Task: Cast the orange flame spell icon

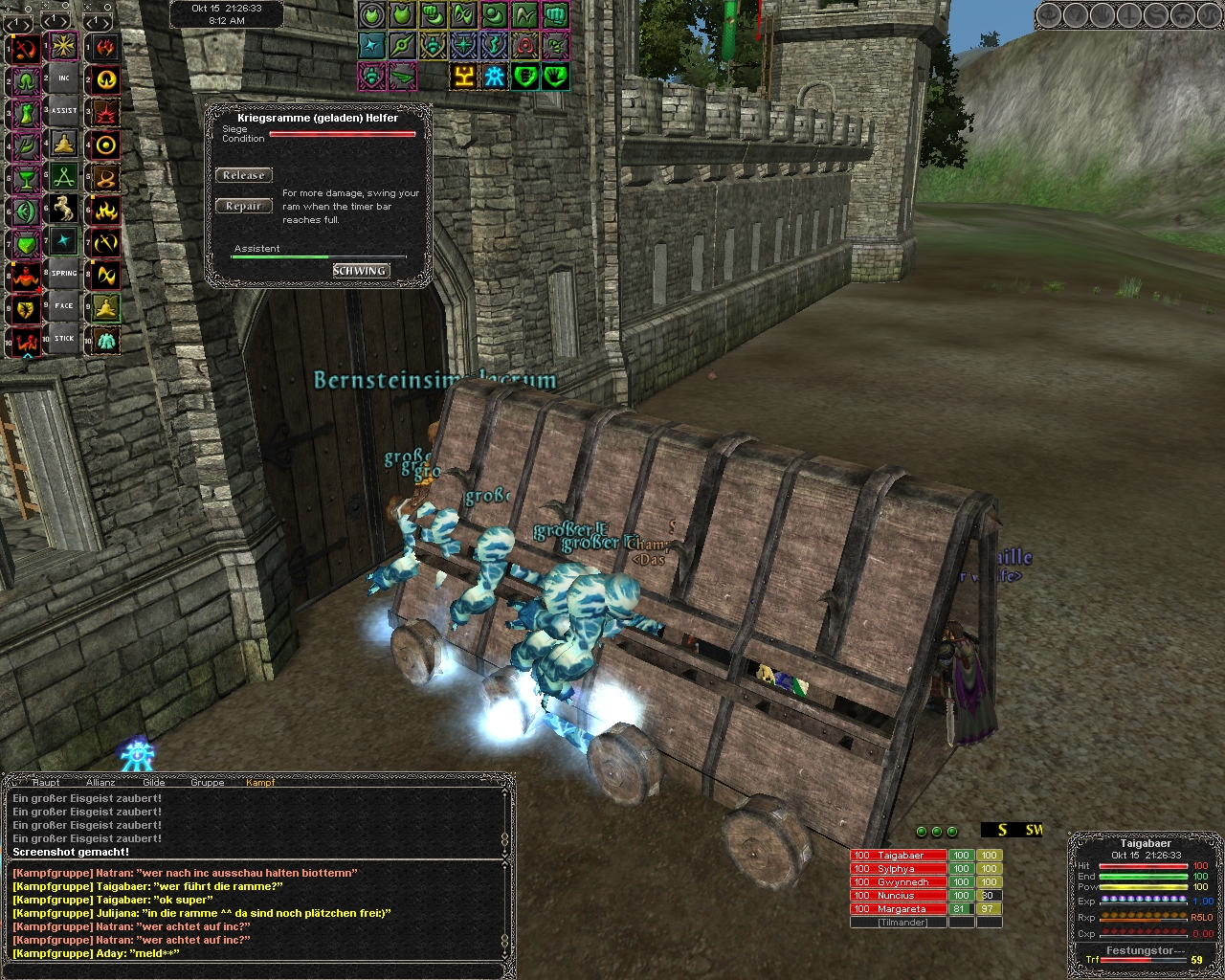Action: [105, 209]
